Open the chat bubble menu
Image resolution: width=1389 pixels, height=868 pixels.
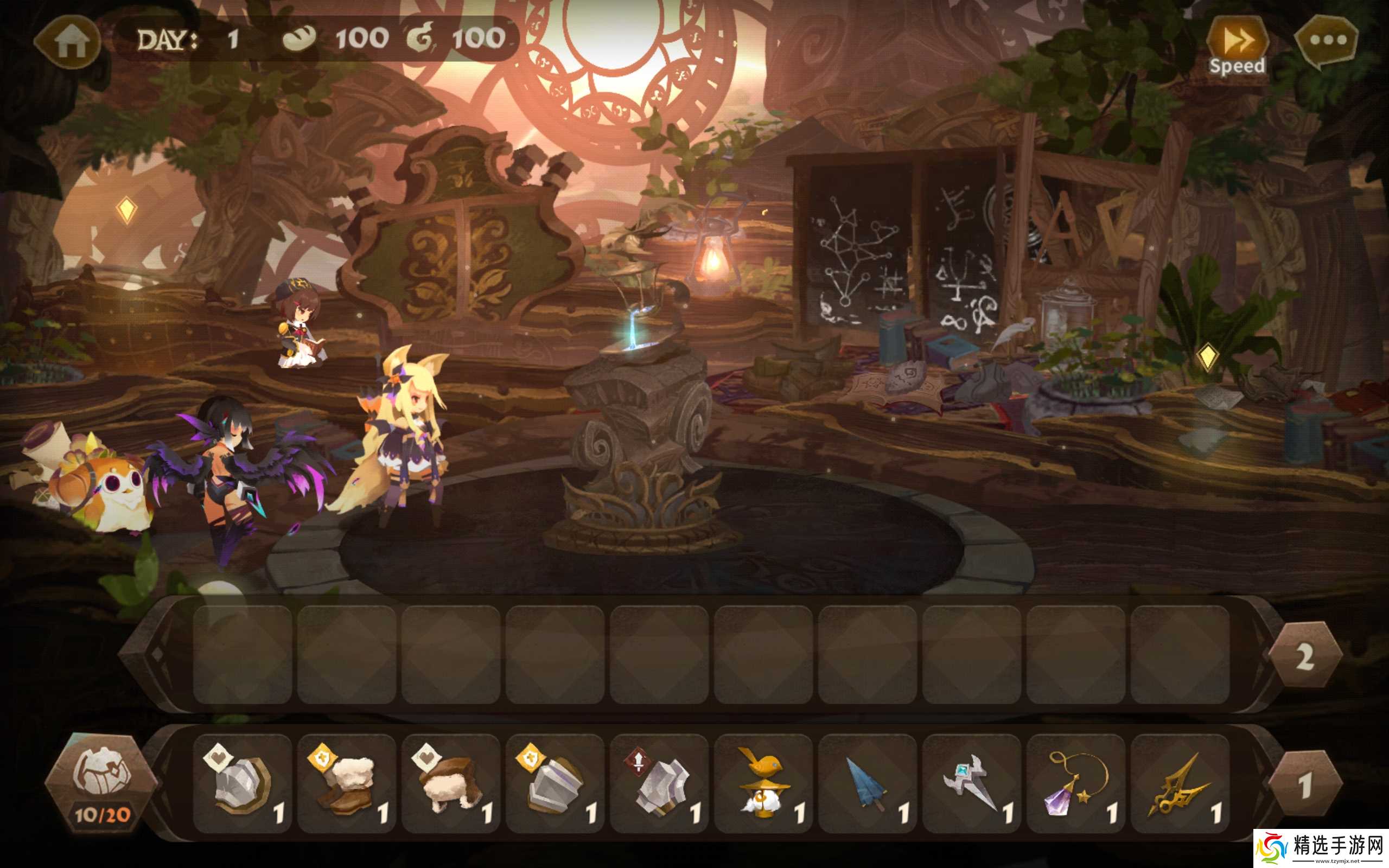(1327, 40)
